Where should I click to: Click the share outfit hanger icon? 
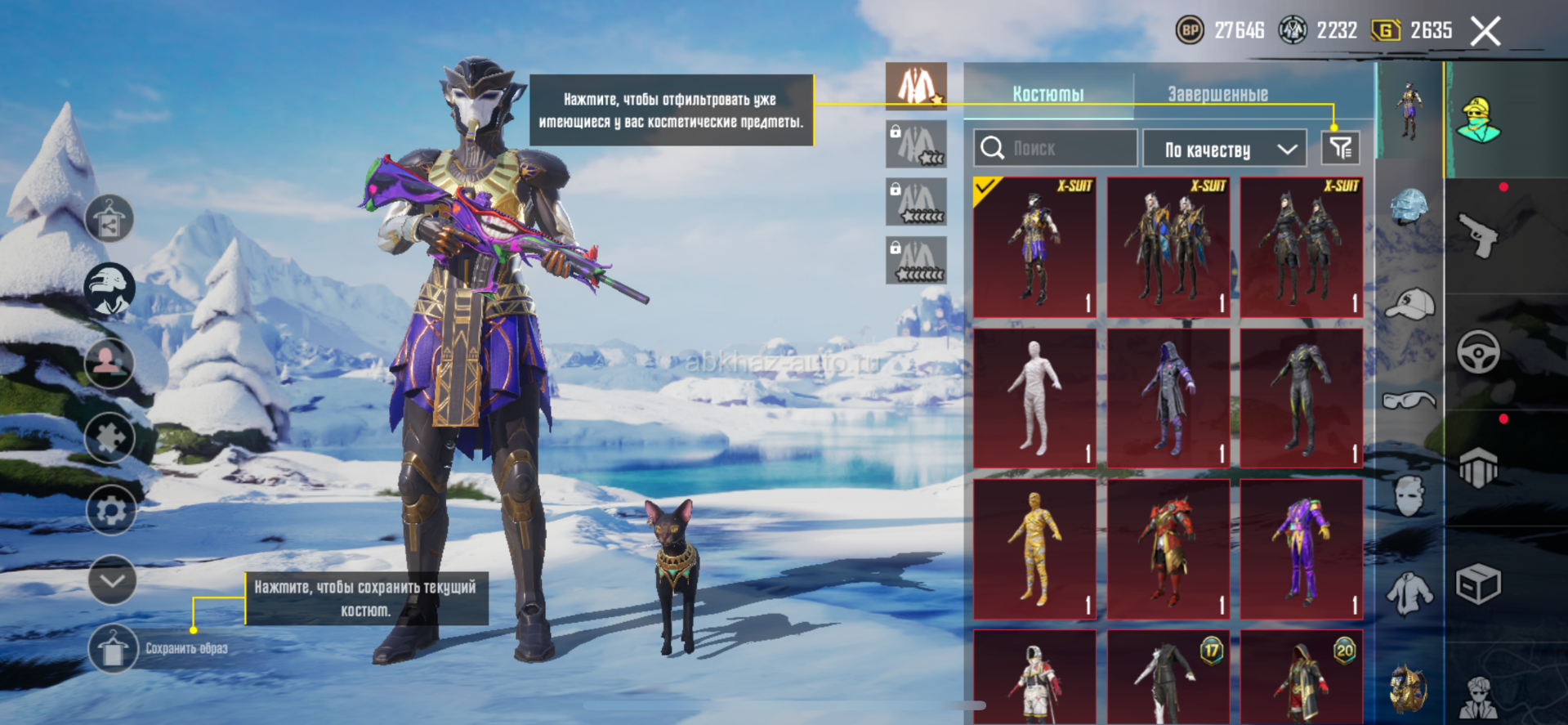pos(109,219)
